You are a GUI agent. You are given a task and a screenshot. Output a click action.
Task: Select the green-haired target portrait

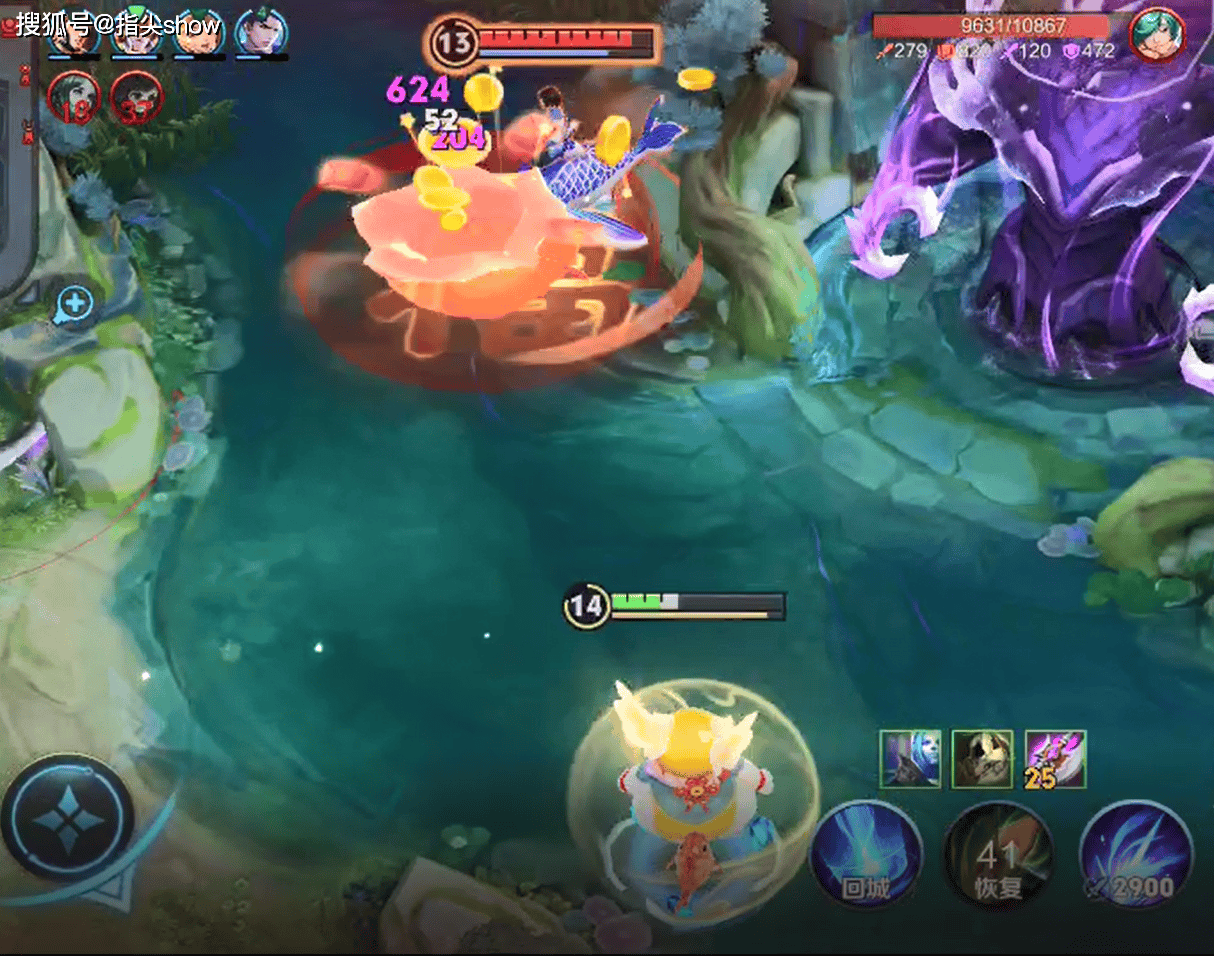click(1157, 35)
